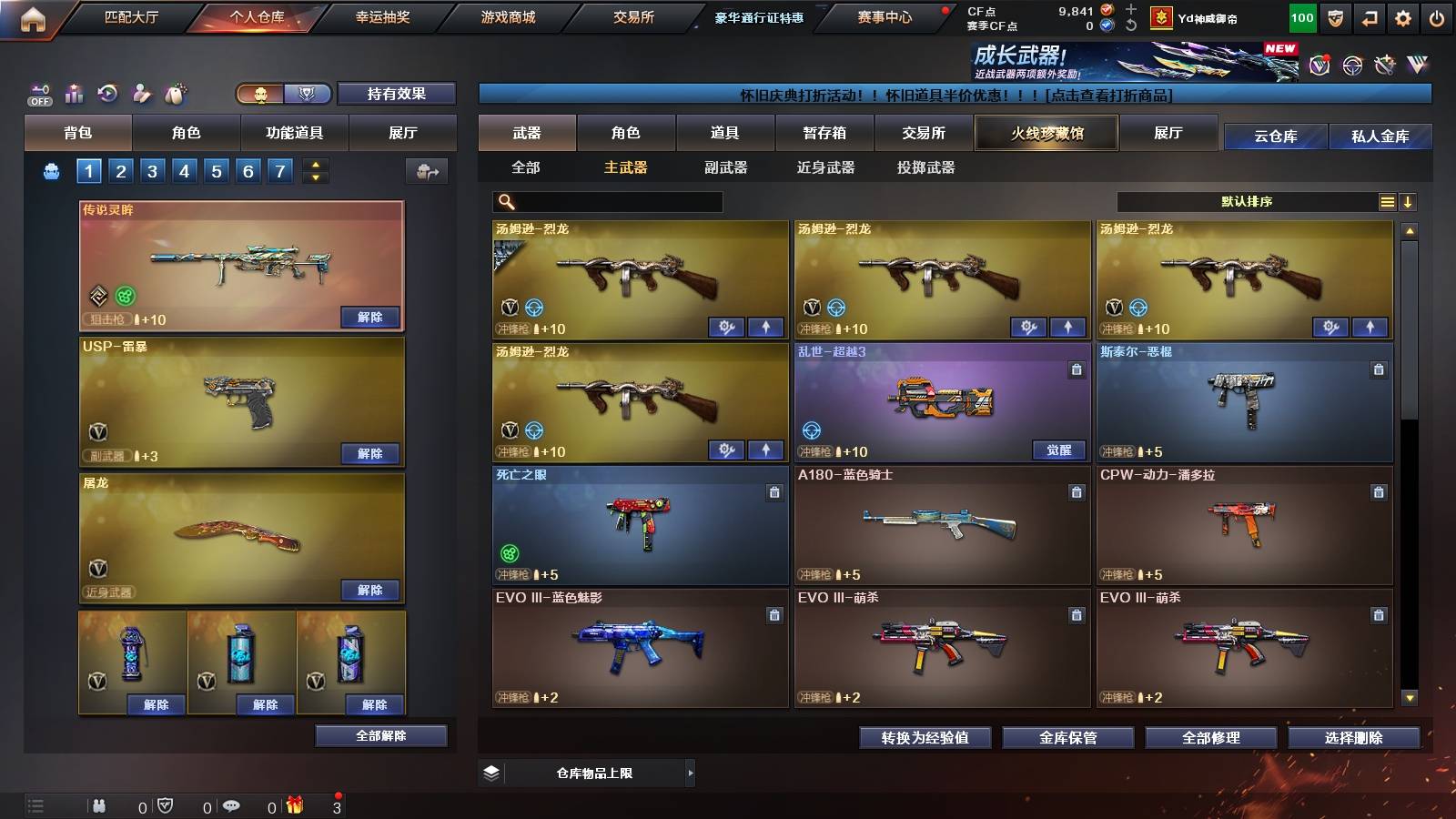Switch to the 火线珍藏馆 tab
This screenshot has height=819, width=1456.
[x=1046, y=133]
